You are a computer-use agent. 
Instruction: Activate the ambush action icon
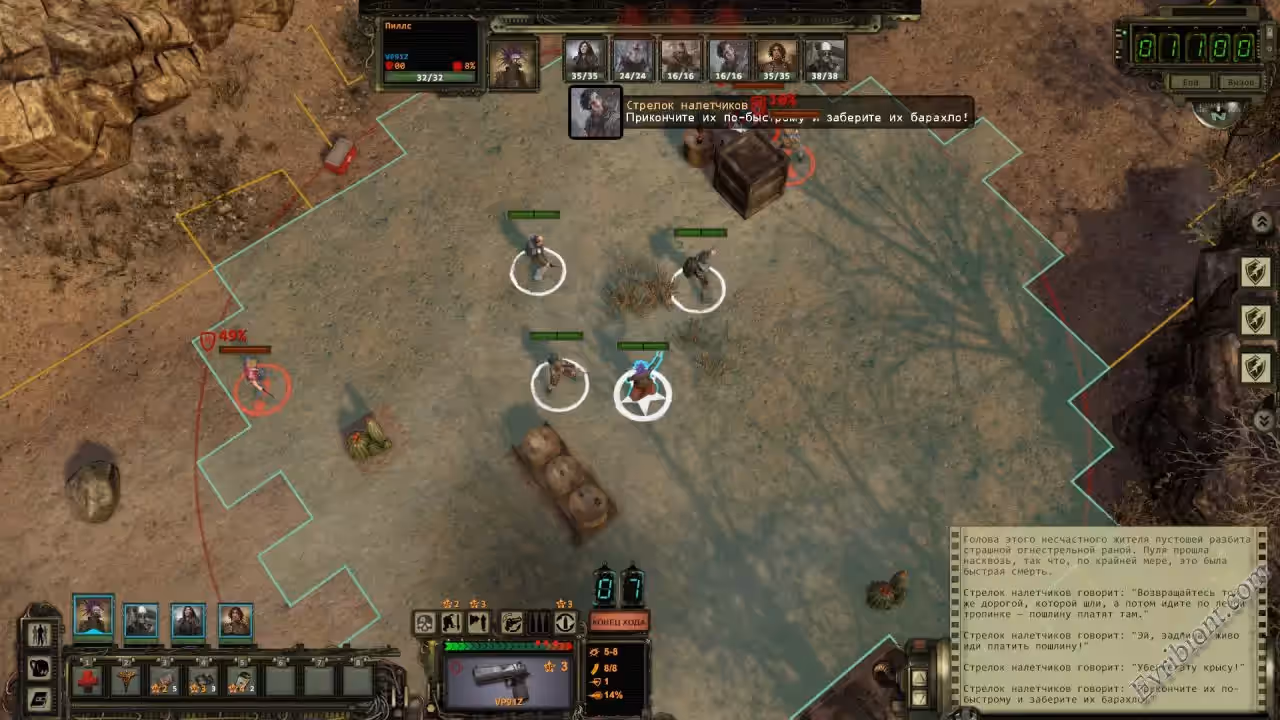[478, 623]
